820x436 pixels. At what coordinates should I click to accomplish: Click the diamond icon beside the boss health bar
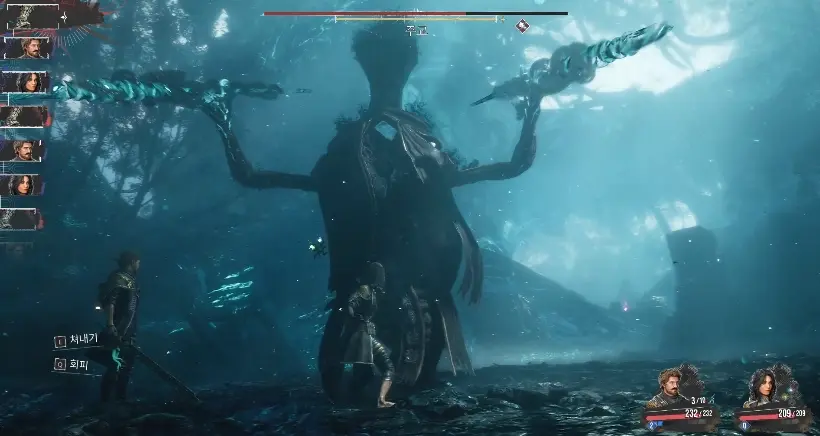(x=522, y=26)
